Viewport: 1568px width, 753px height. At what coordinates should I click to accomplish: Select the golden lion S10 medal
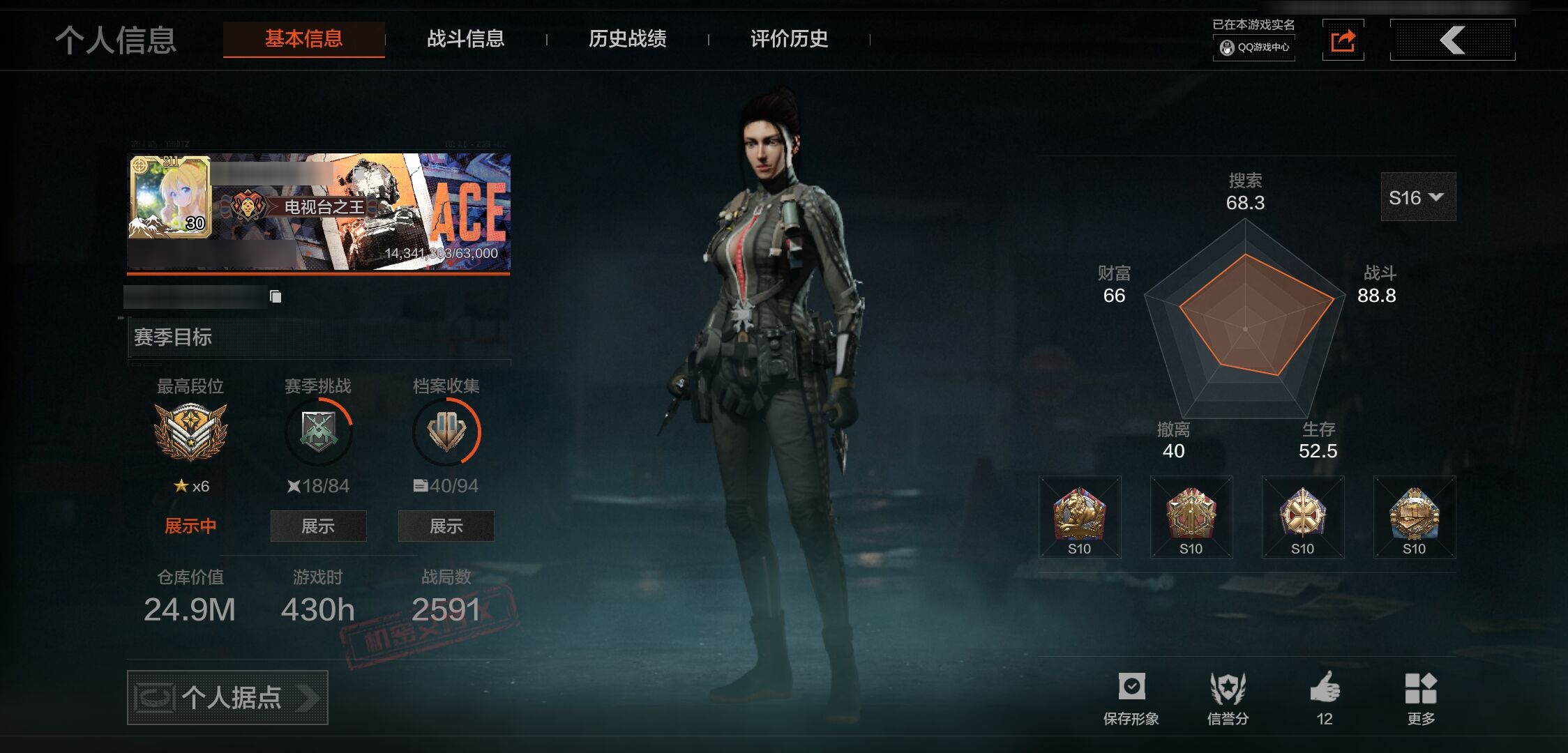(x=1079, y=517)
